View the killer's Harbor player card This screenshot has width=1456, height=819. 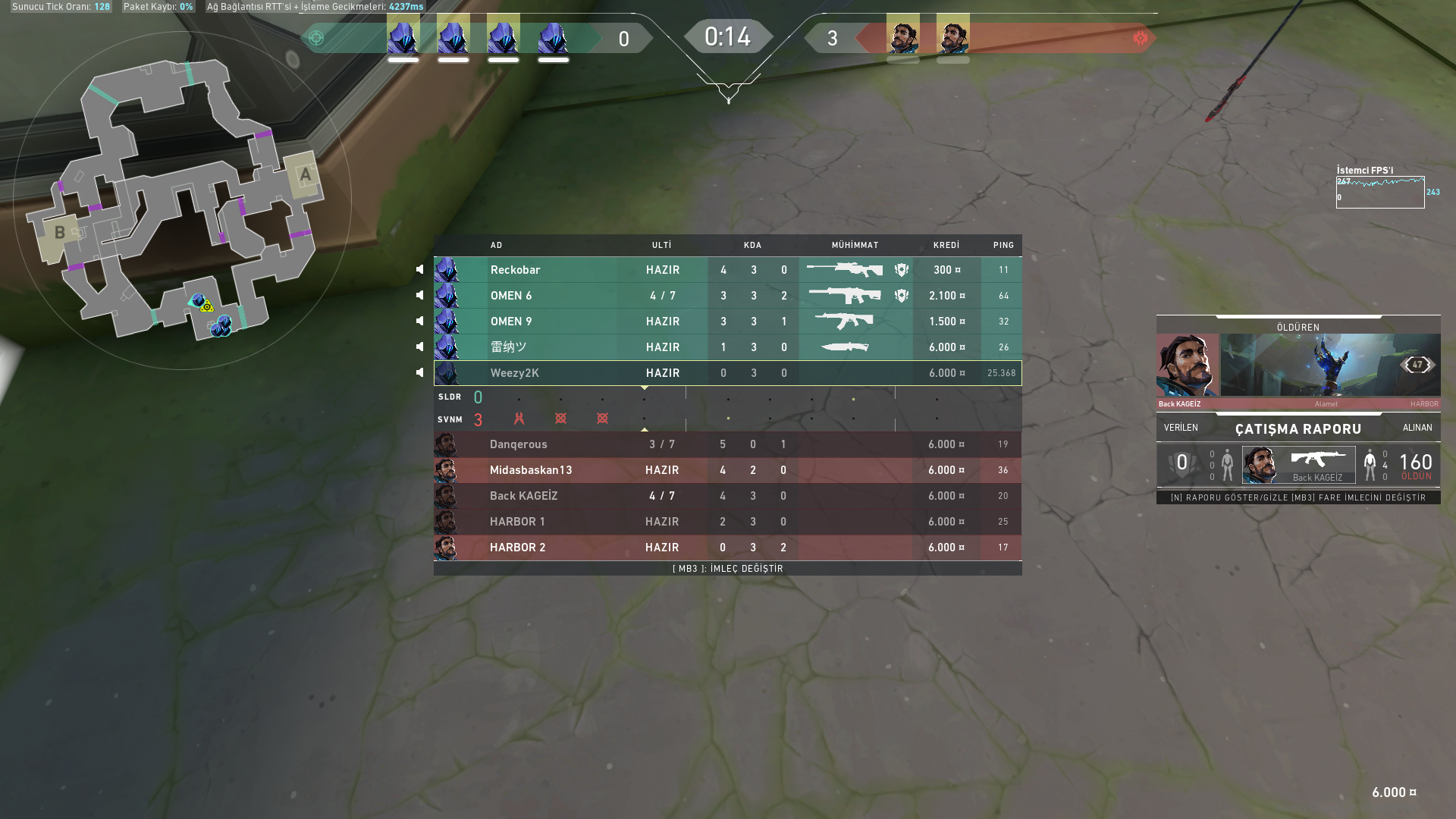pyautogui.click(x=1298, y=366)
